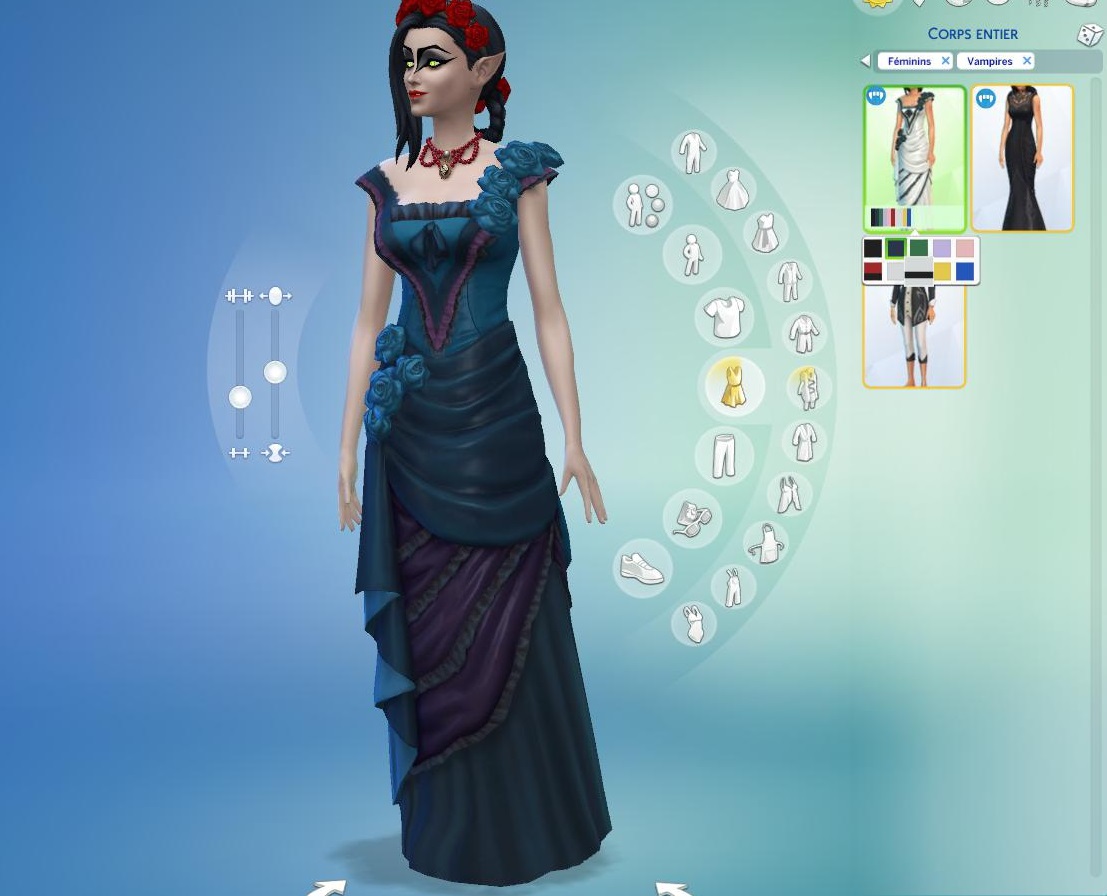Show the wedding gown subcategory
1107x896 pixels.
pyautogui.click(x=732, y=189)
